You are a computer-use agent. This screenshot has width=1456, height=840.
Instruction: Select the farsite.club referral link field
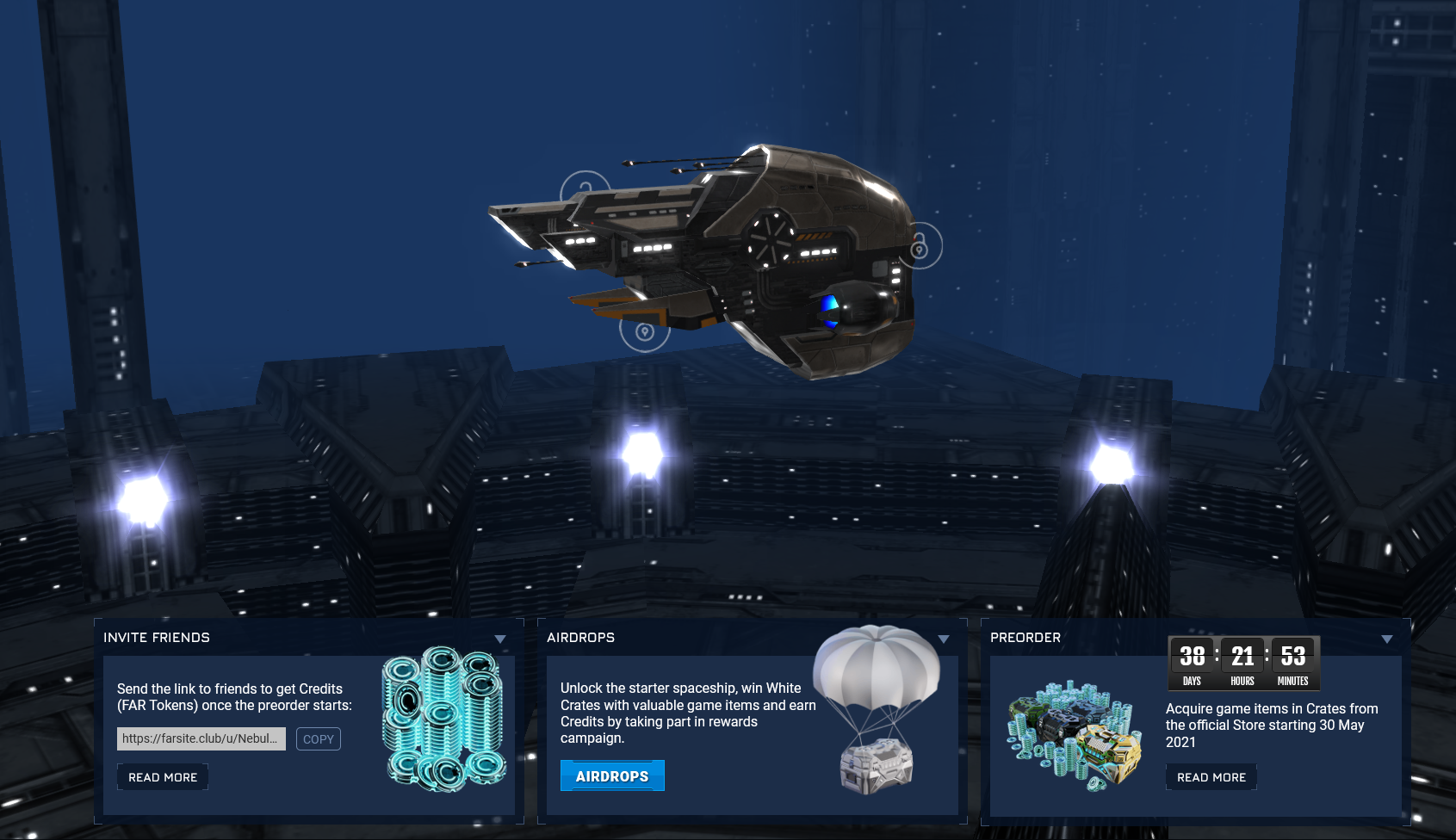tap(202, 738)
